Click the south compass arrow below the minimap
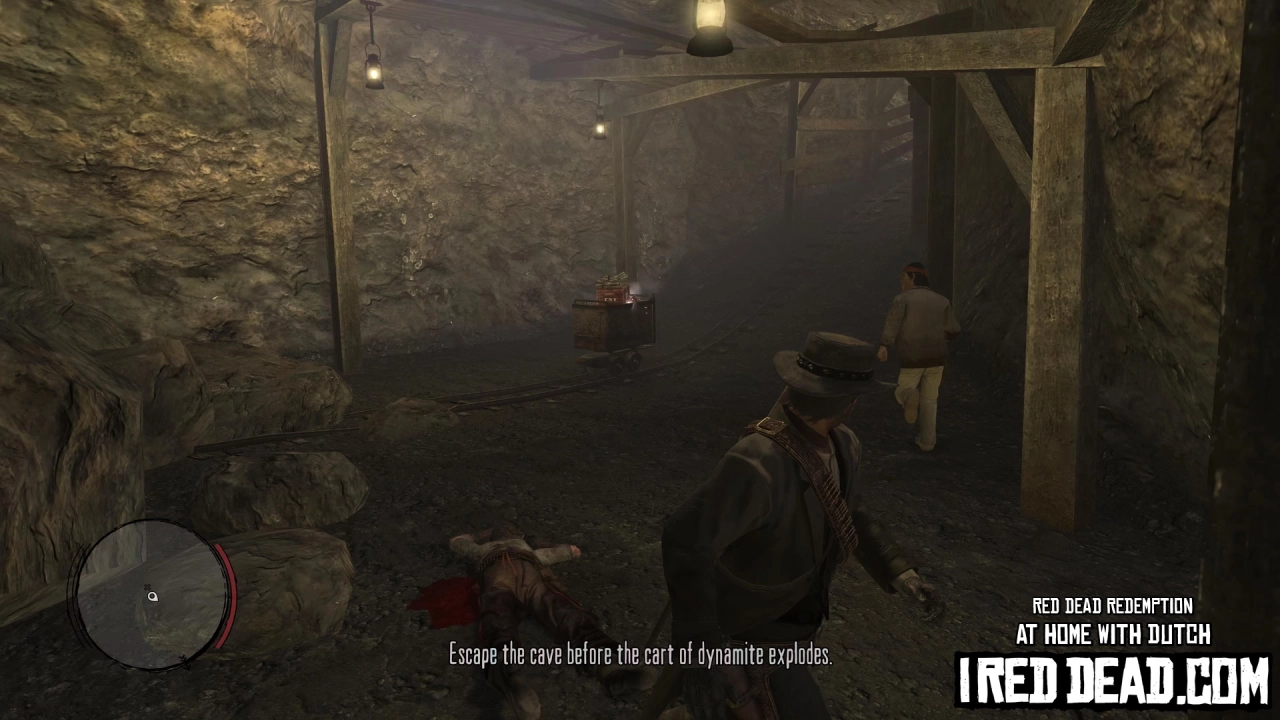Viewport: 1280px width, 720px height. point(186,662)
